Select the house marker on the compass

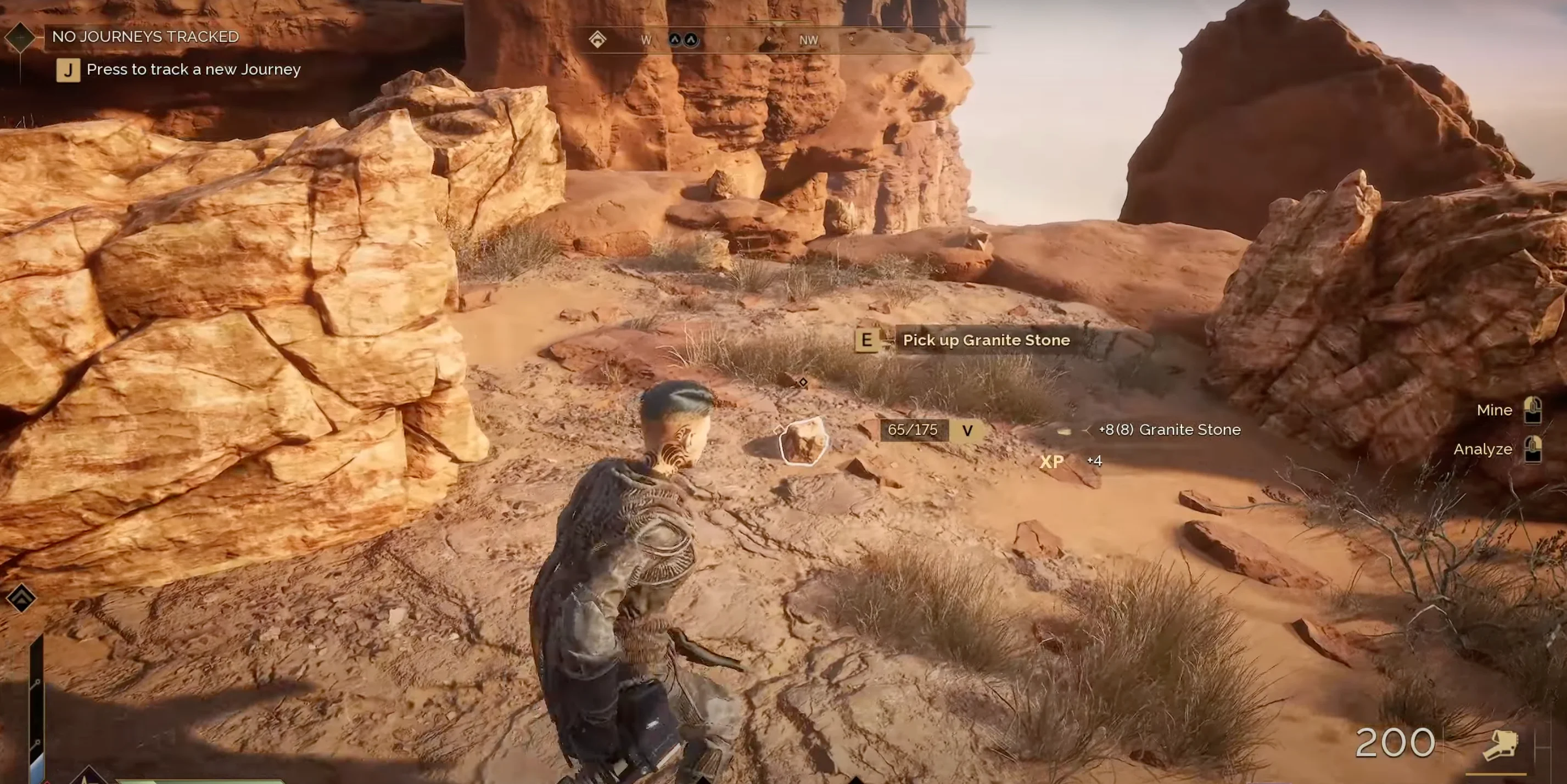597,40
